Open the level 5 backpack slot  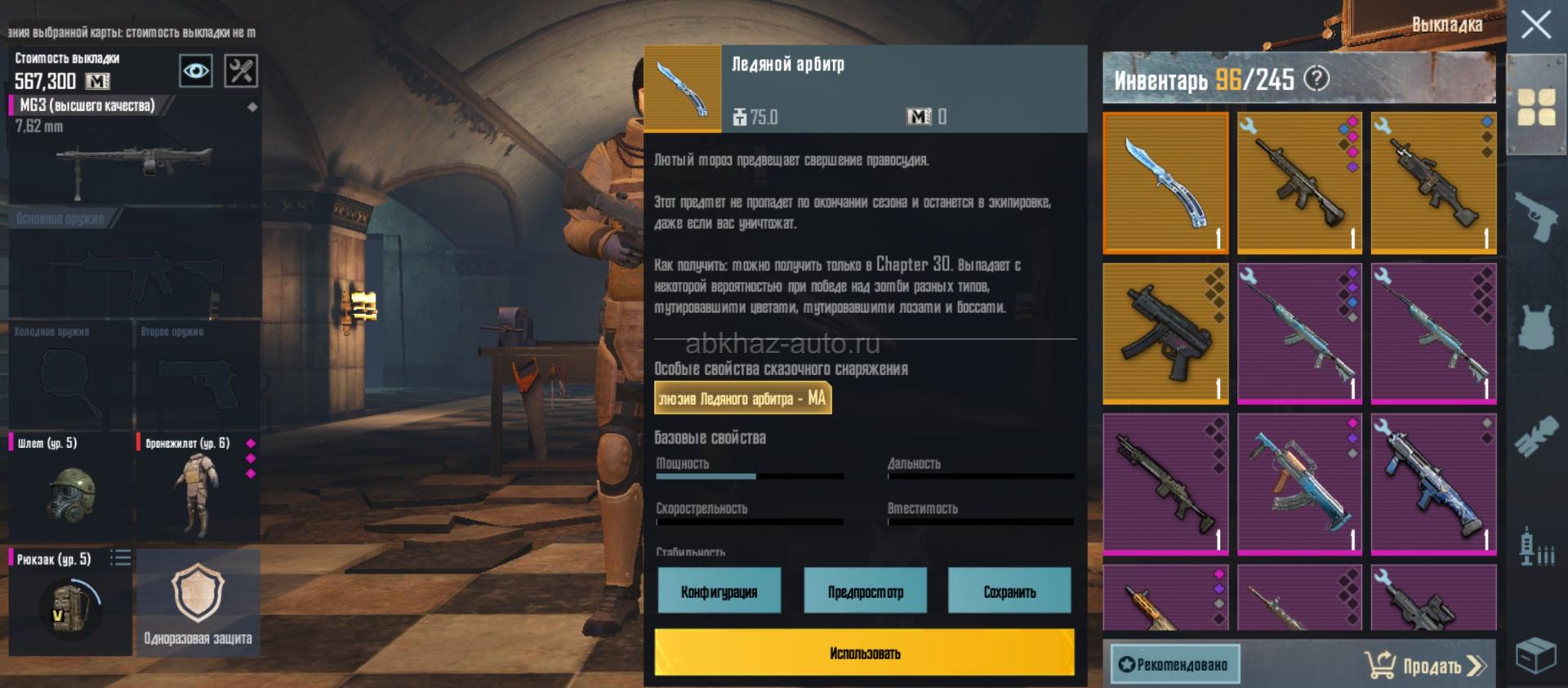pyautogui.click(x=69, y=601)
